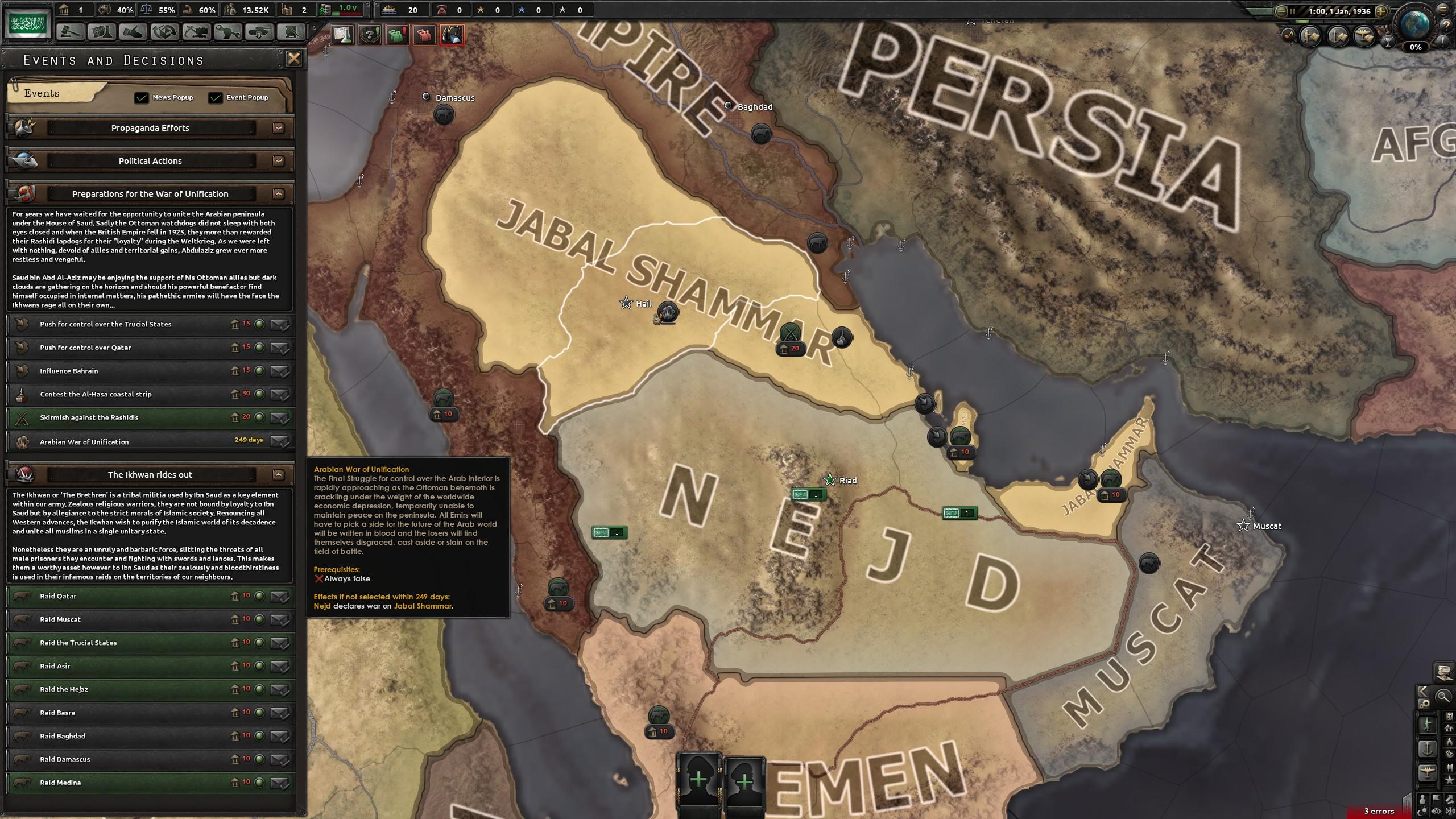Collapse The Ikhwan rides out category

tap(278, 475)
